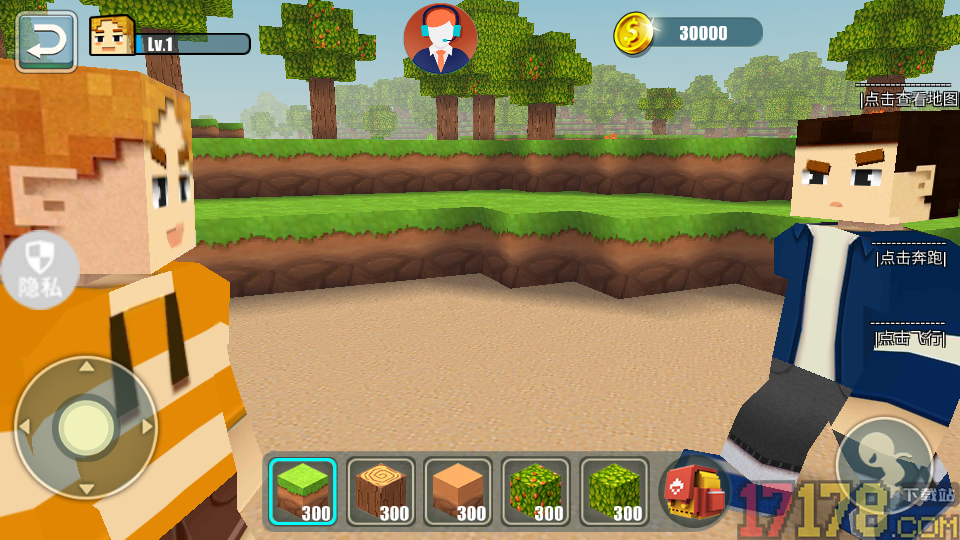This screenshot has height=540, width=960.
Task: Select the grass block hotbar slot
Action: pos(303,492)
